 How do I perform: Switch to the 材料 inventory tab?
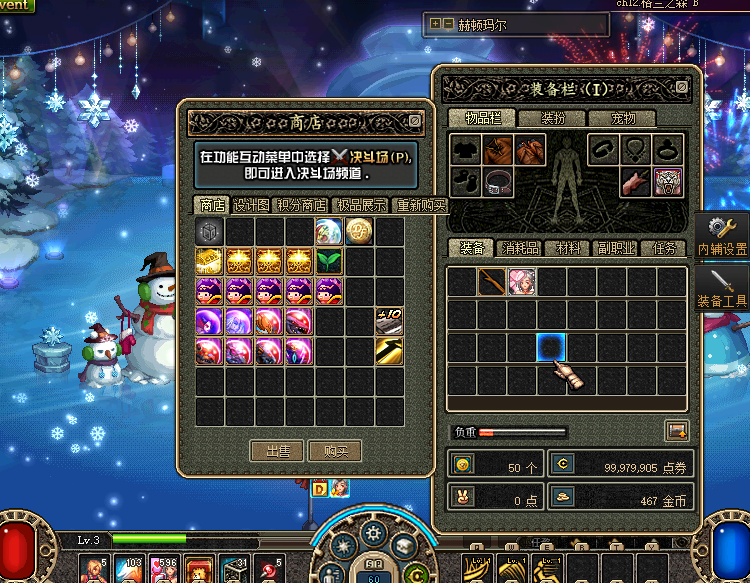click(569, 248)
